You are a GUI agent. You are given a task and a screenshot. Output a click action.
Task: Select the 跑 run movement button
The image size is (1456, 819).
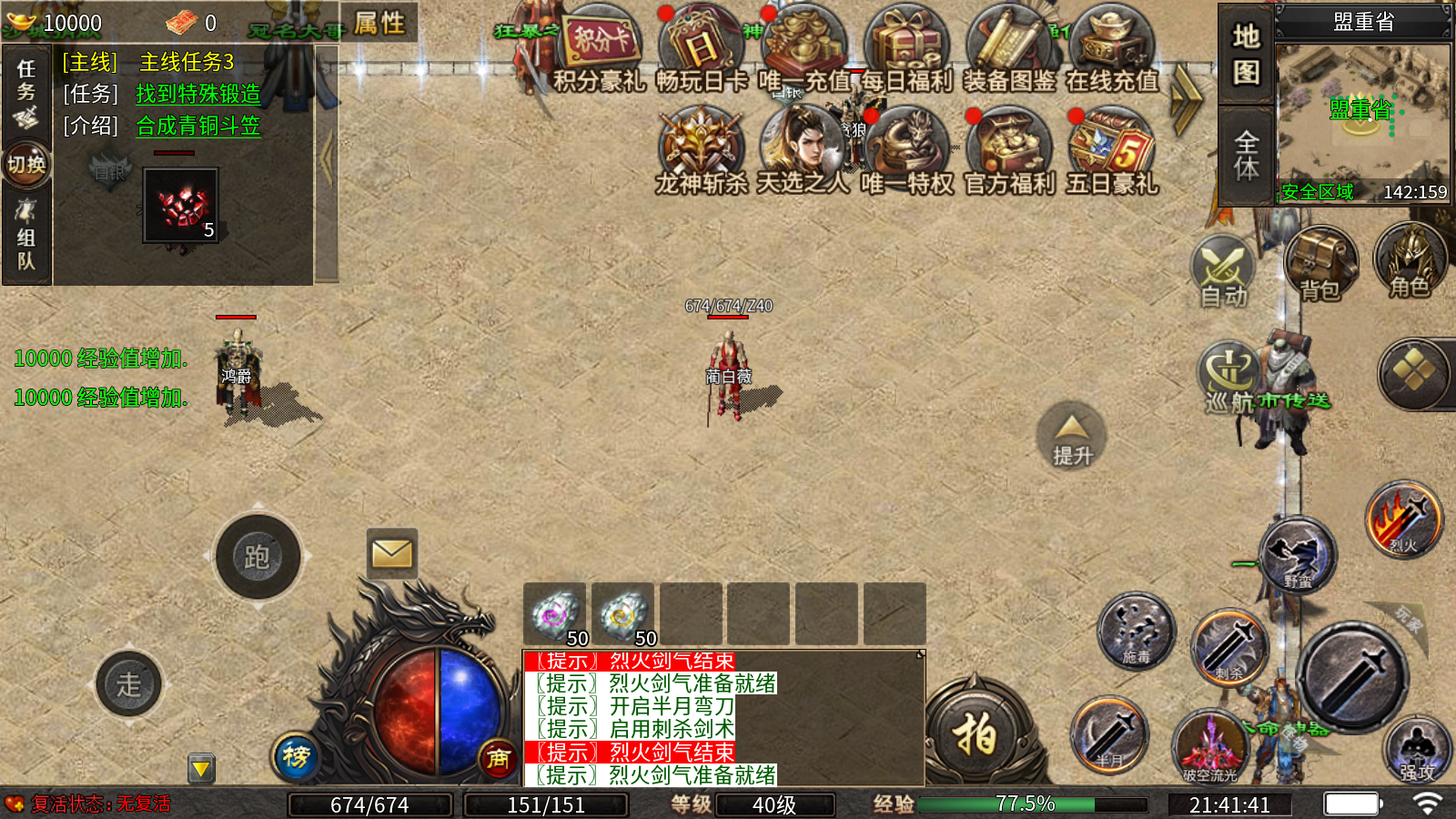tap(258, 557)
